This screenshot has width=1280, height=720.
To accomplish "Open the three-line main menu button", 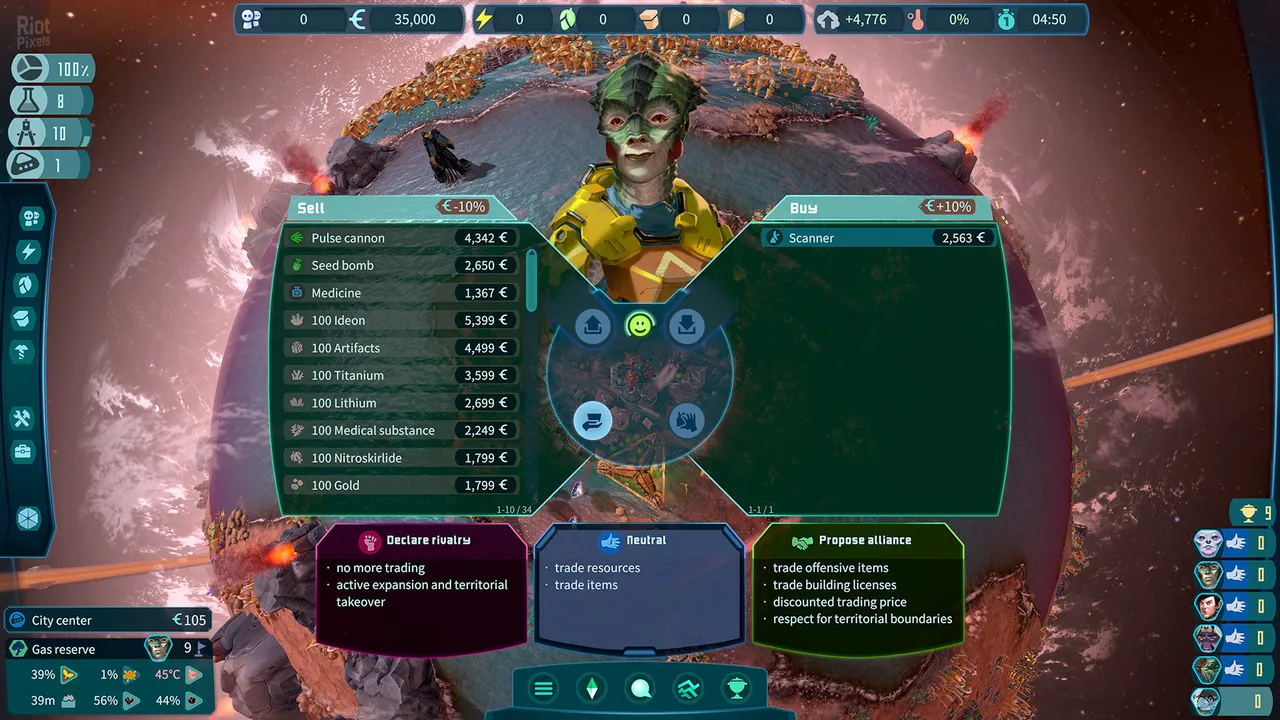I will coord(544,688).
